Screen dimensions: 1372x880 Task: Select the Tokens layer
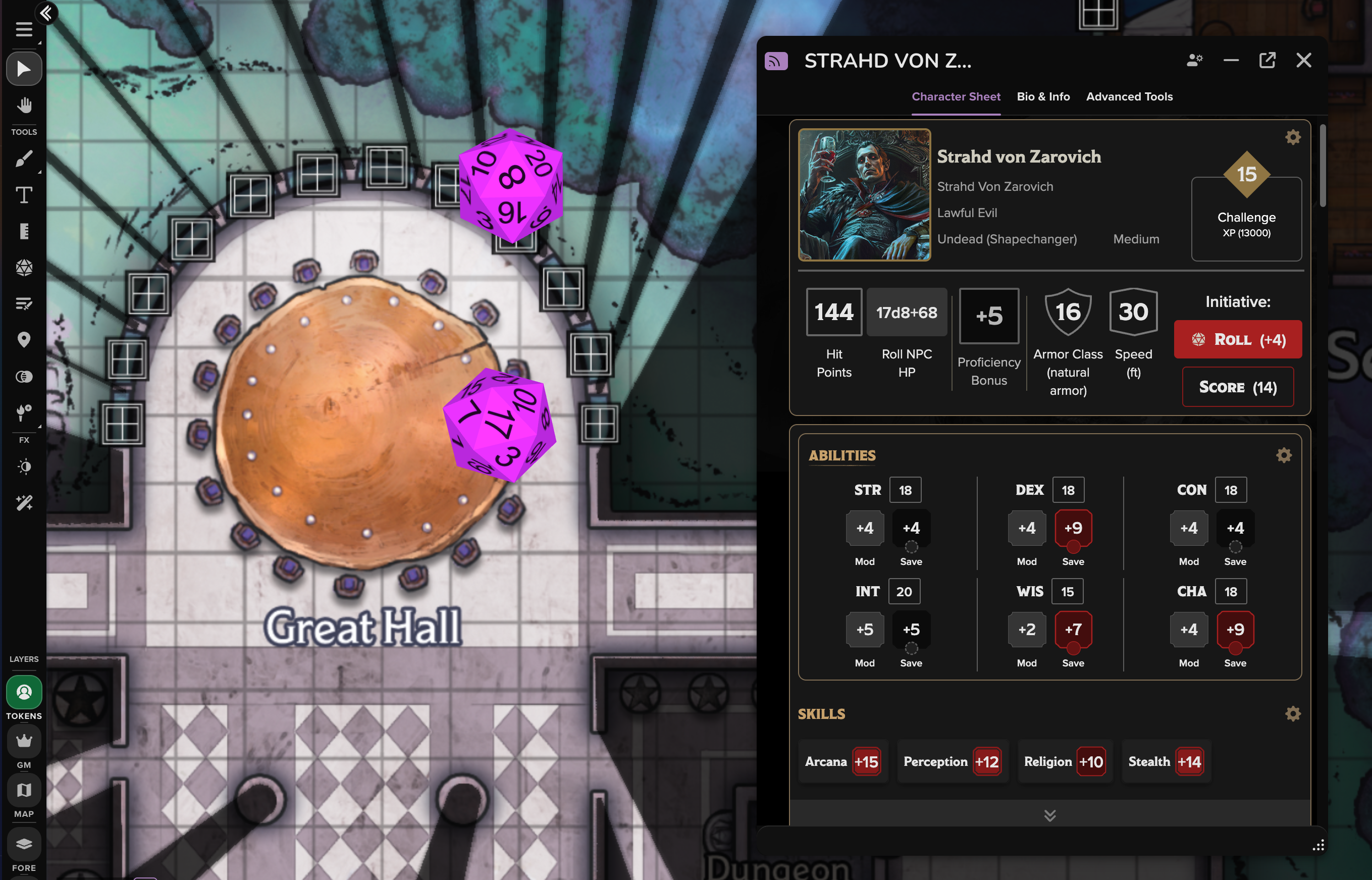[x=24, y=693]
